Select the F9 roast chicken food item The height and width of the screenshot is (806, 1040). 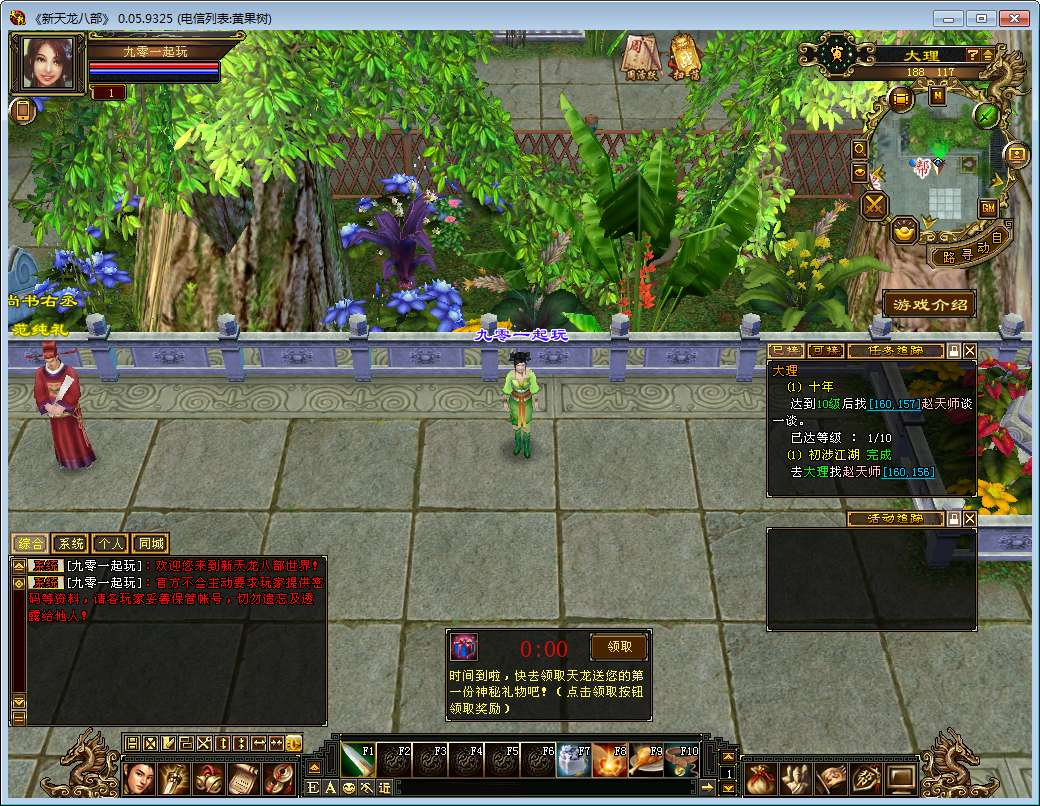tap(646, 761)
